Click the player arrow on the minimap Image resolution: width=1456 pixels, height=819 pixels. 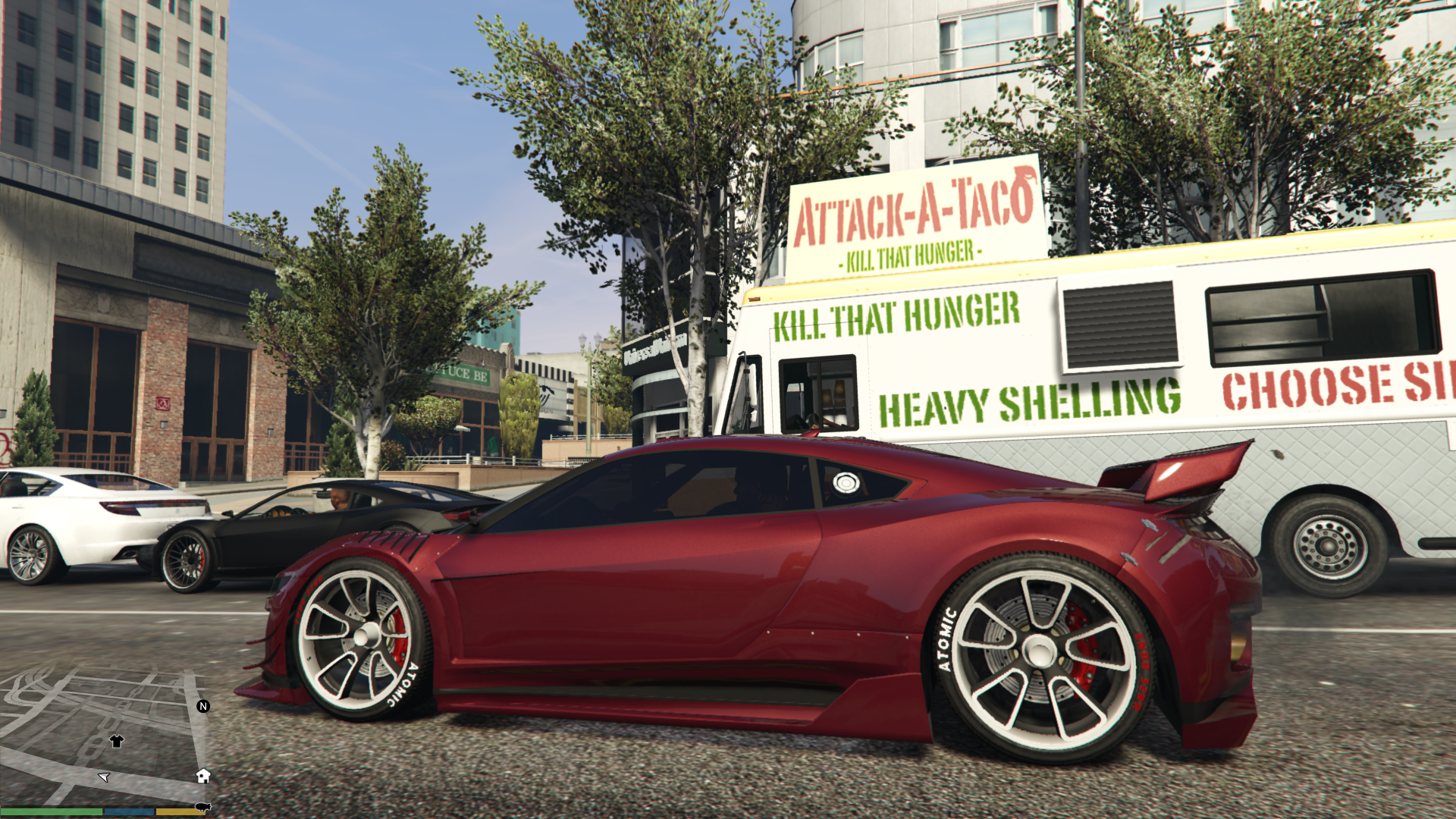click(x=105, y=777)
